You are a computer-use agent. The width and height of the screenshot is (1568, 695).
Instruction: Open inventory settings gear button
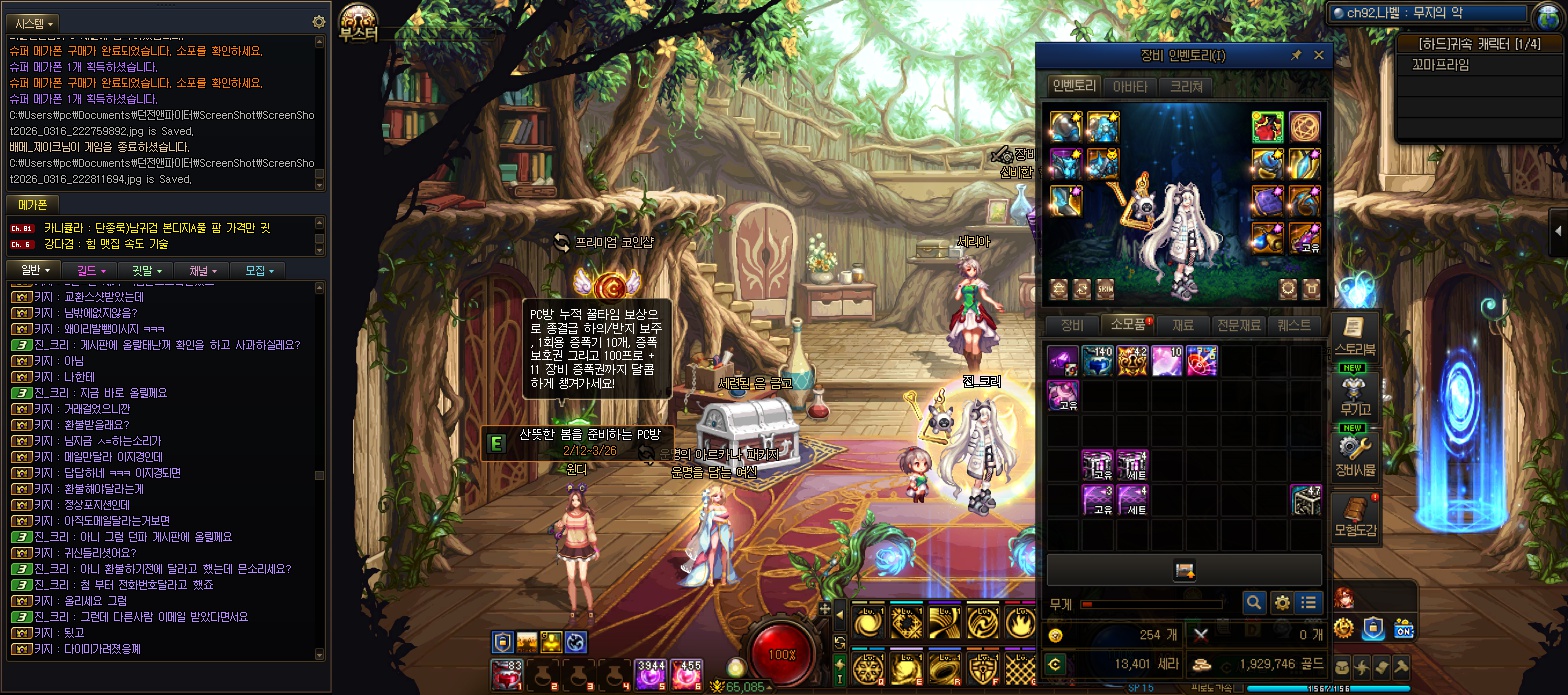1282,603
